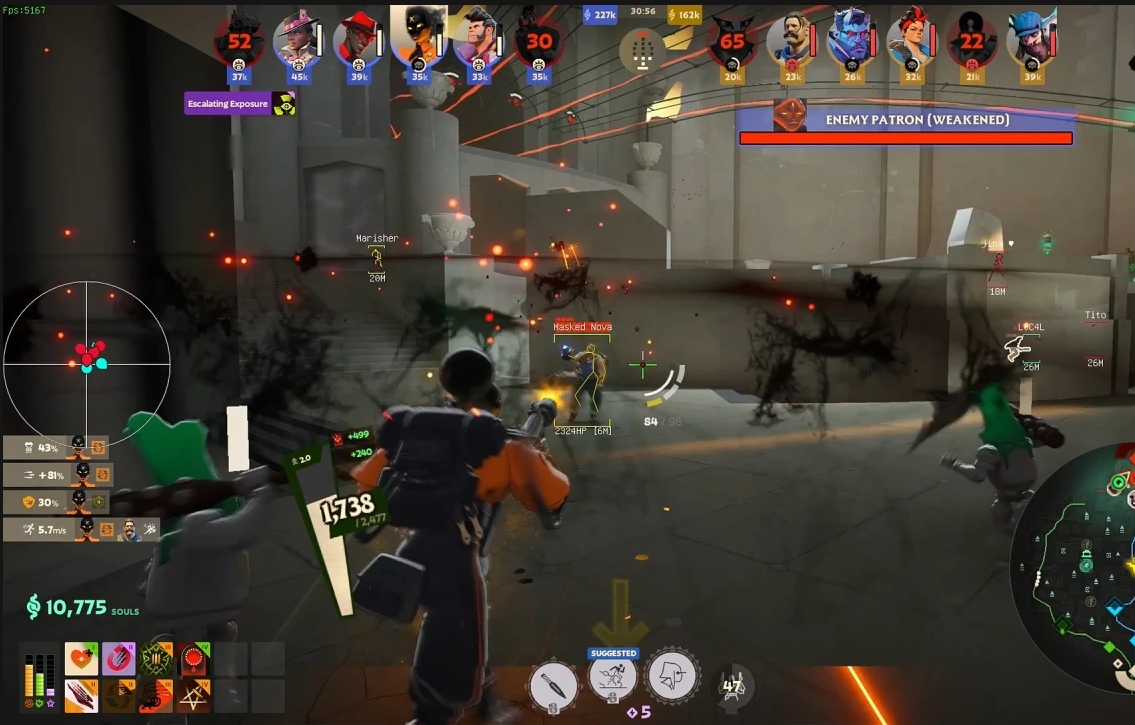This screenshot has width=1135, height=725.
Task: Choose the green item with three bullets
Action: coord(157,659)
